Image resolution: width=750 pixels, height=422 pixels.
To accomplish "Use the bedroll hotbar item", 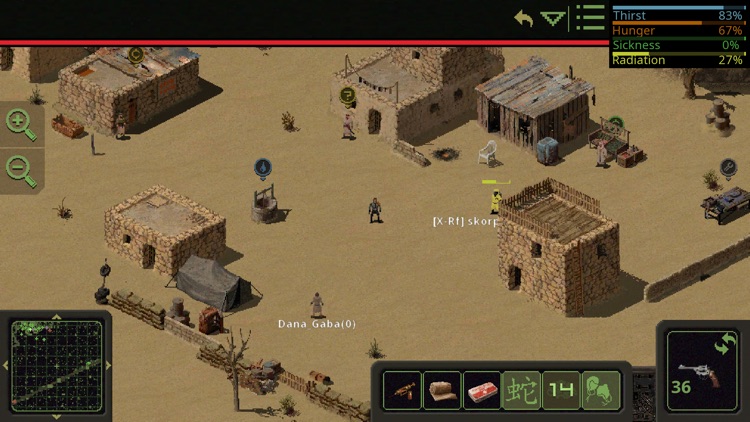I will [442, 389].
